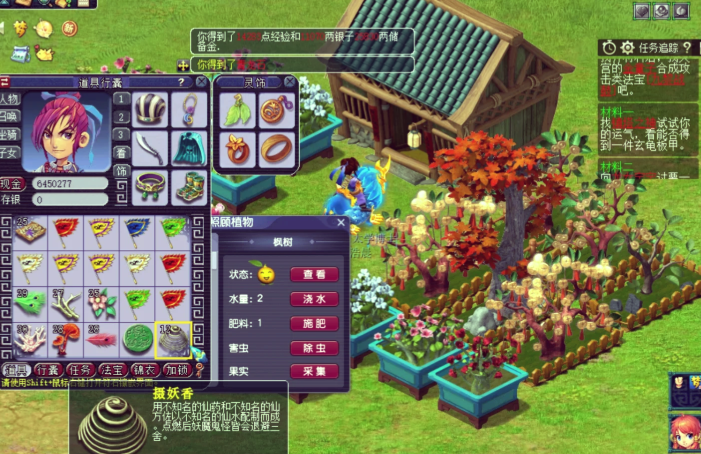The width and height of the screenshot is (701, 454).
Task: Open the quest tracker gear settings
Action: coord(627,47)
